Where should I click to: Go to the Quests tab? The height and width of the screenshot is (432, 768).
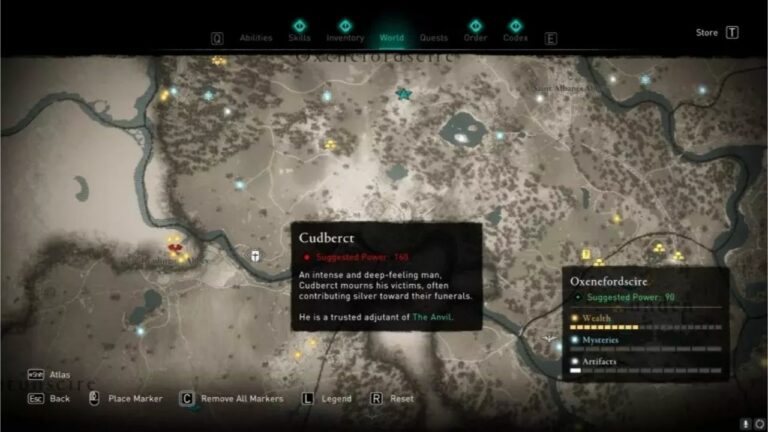[434, 38]
